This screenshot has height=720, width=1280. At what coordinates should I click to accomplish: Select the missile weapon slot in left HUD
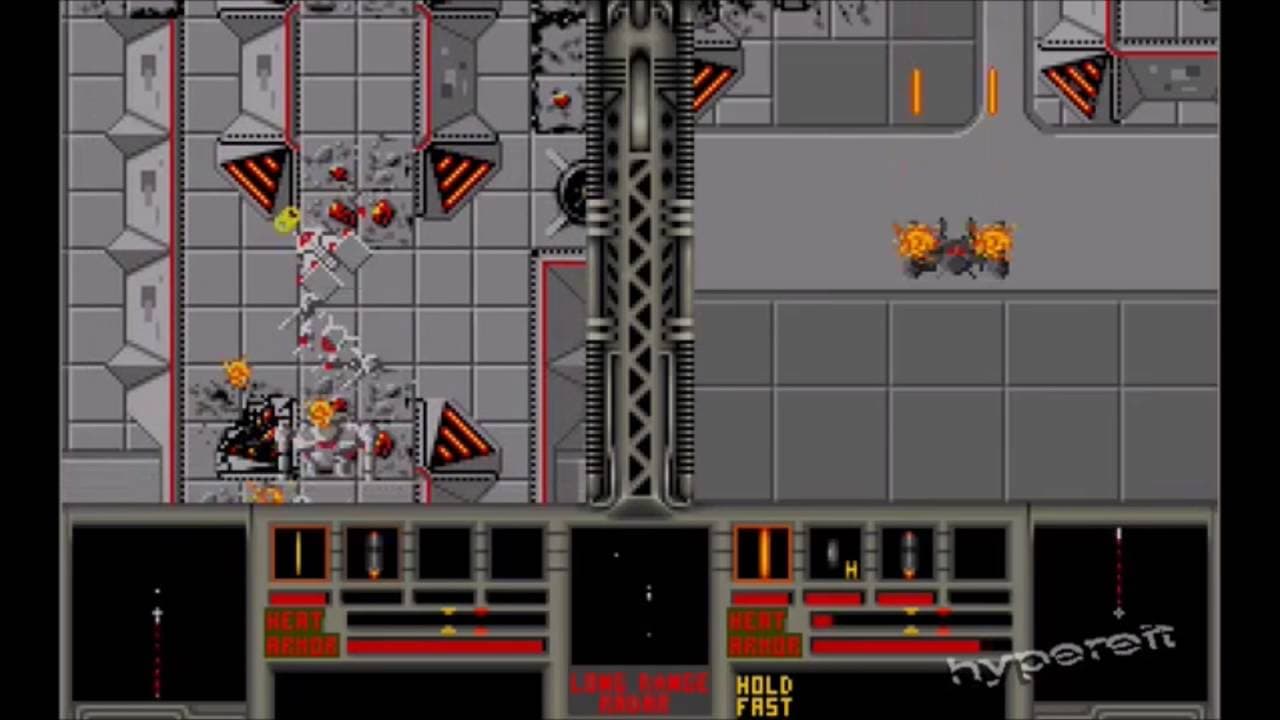(373, 550)
